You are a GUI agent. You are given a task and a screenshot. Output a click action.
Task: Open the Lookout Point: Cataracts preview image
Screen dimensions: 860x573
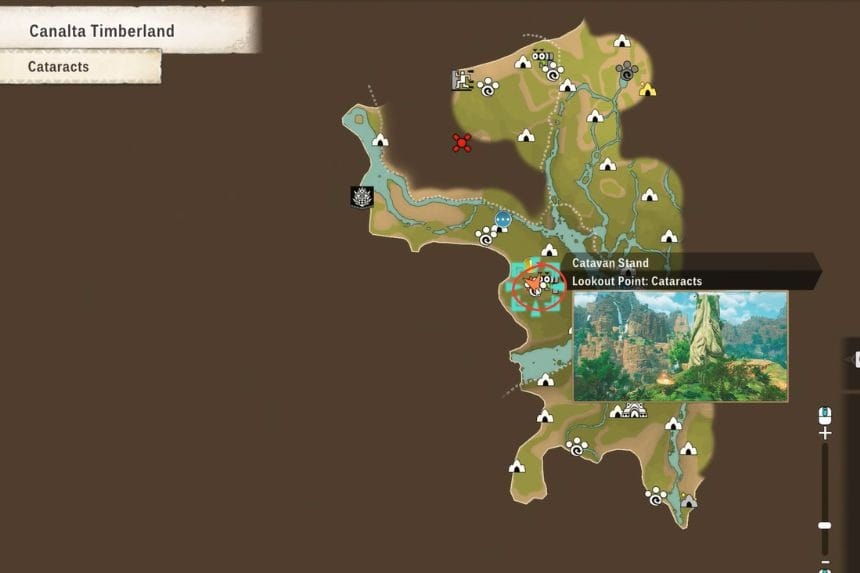[680, 346]
